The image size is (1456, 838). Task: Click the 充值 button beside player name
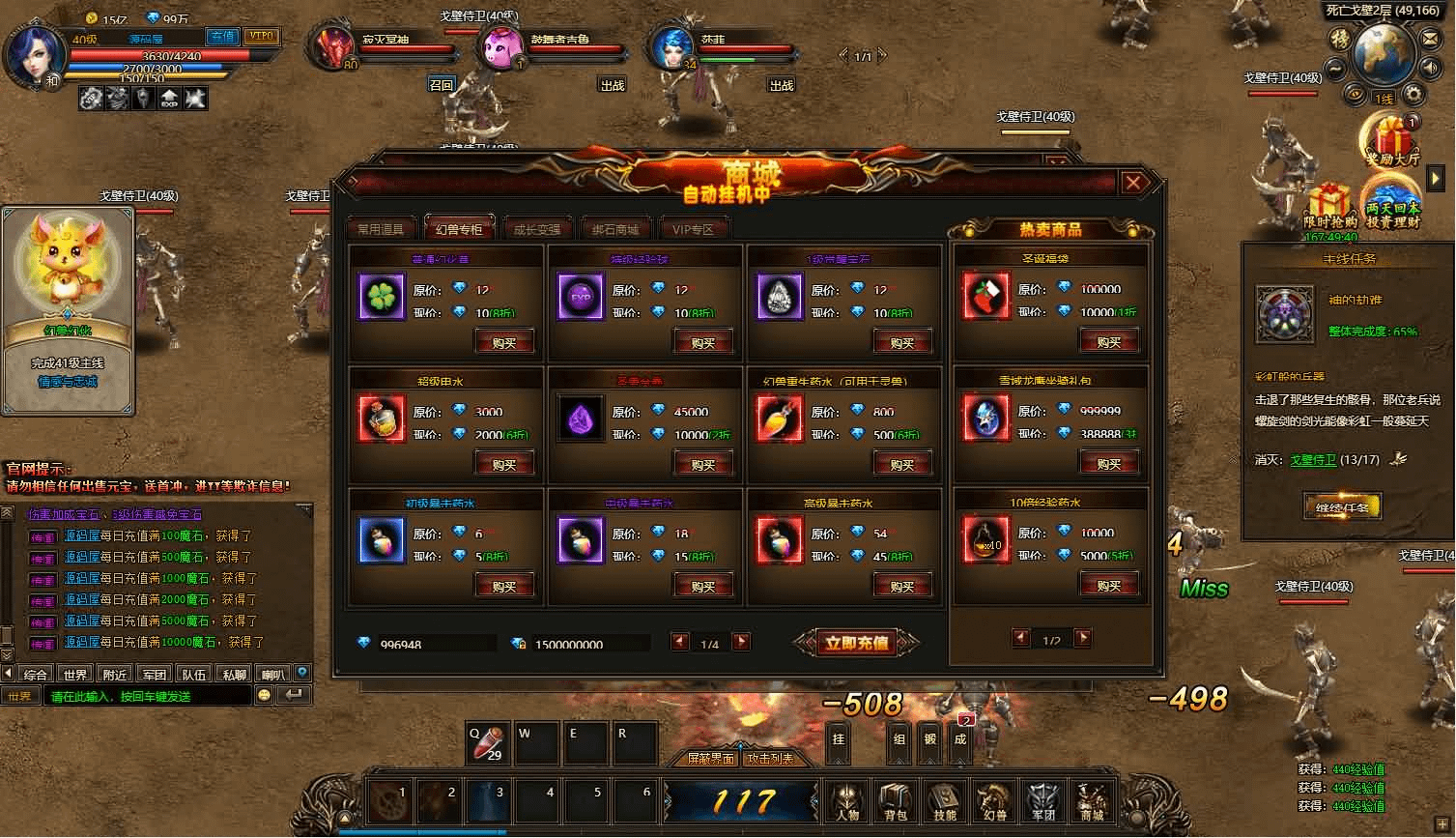[223, 37]
